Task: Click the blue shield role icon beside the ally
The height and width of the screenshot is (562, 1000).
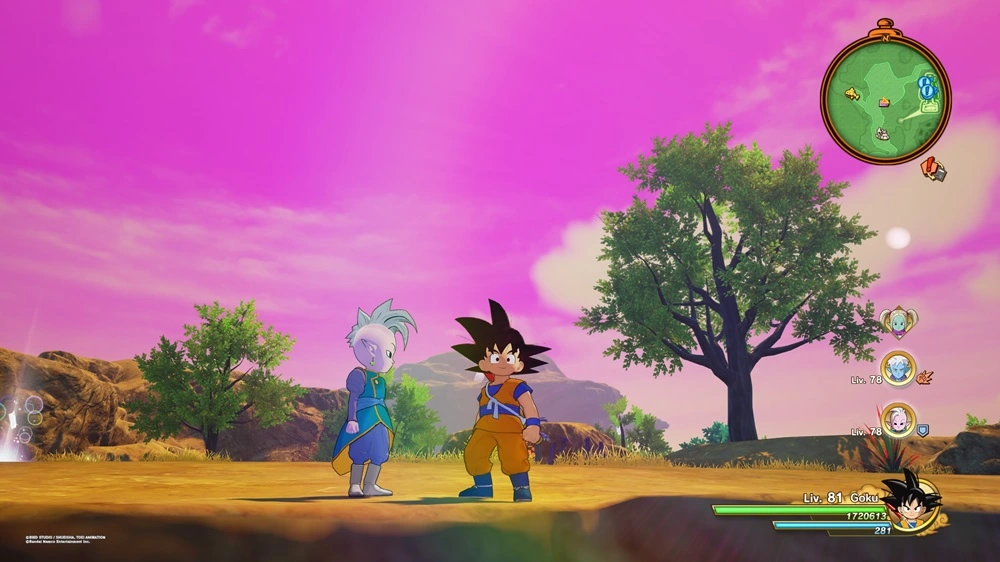Action: [922, 430]
